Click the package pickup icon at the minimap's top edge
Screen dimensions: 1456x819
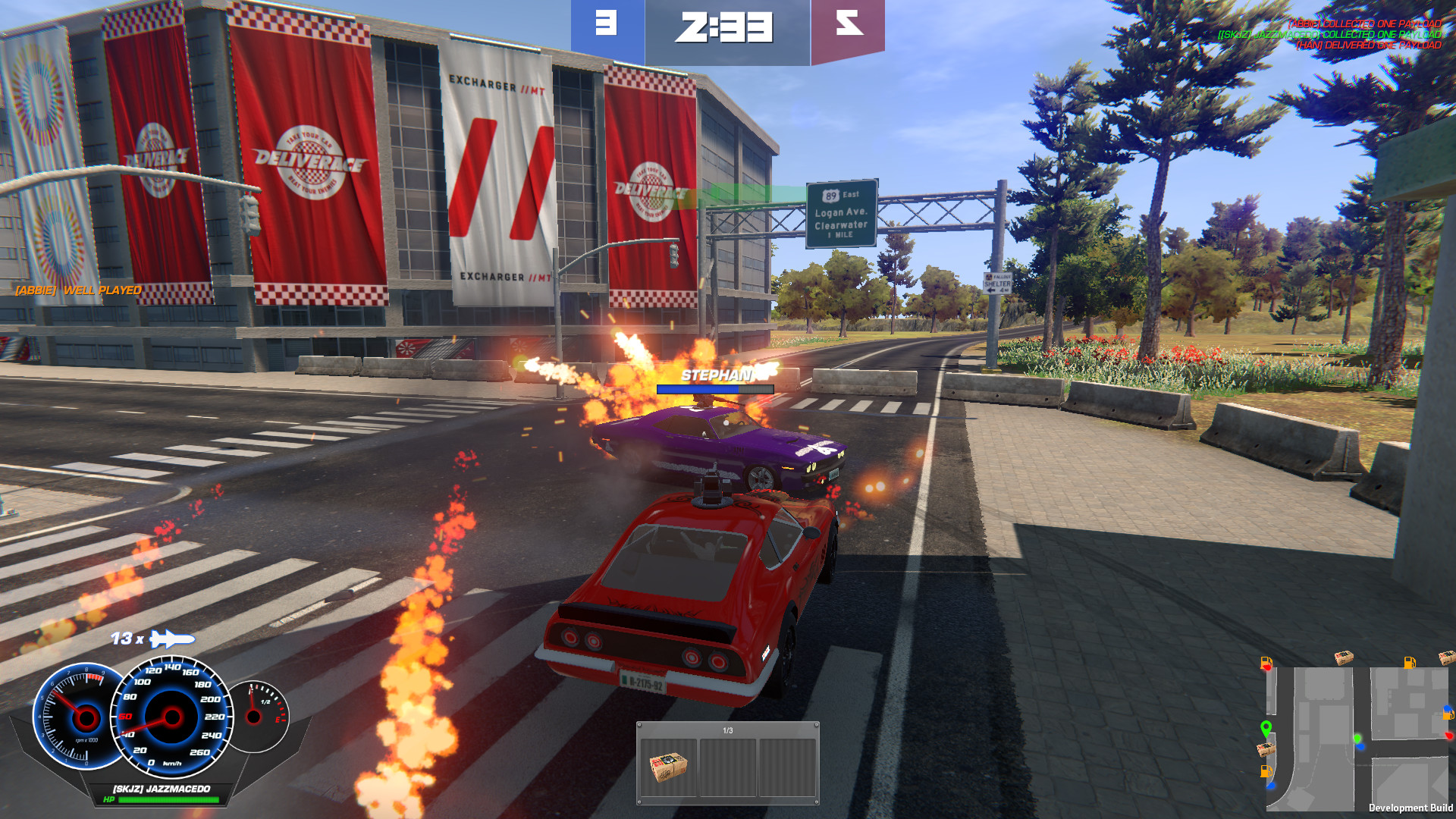click(x=1344, y=658)
